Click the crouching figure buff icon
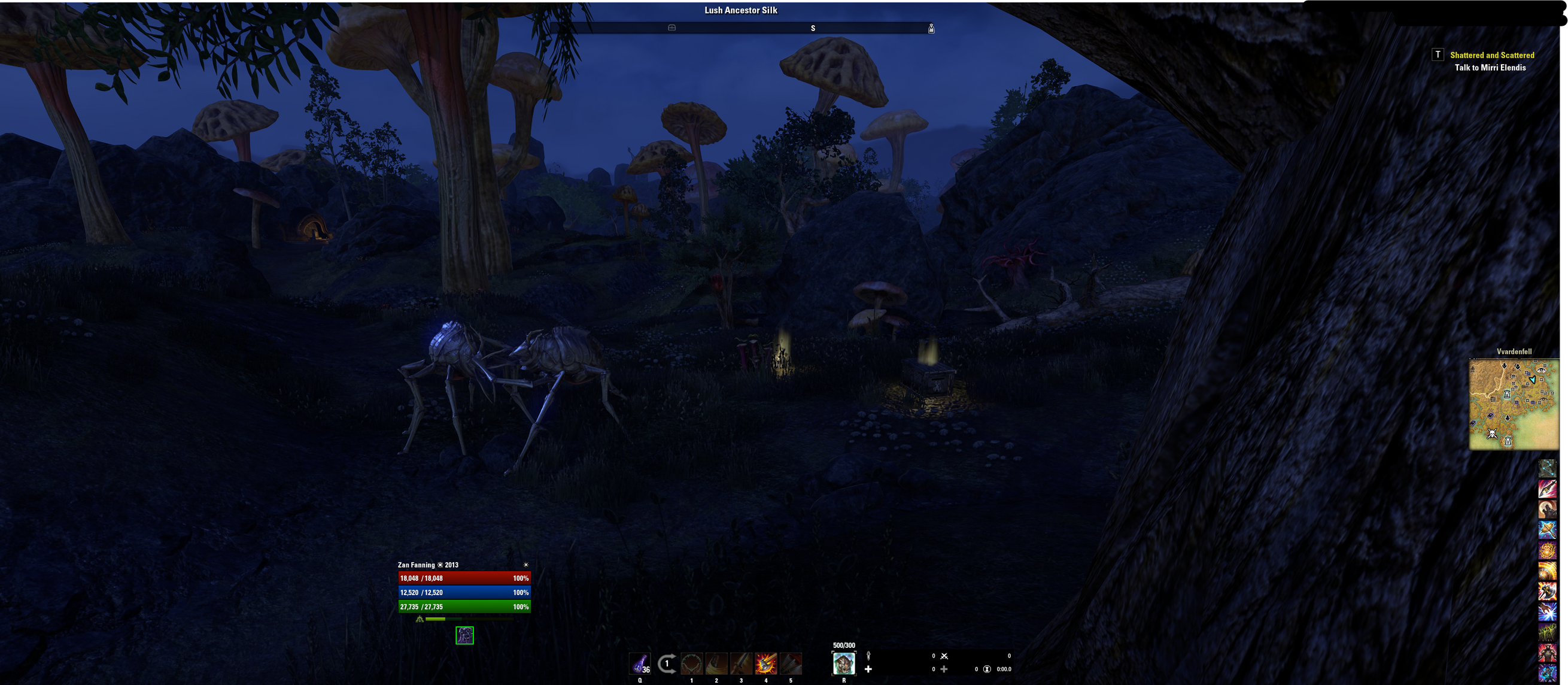The image size is (1568, 685). click(x=464, y=635)
